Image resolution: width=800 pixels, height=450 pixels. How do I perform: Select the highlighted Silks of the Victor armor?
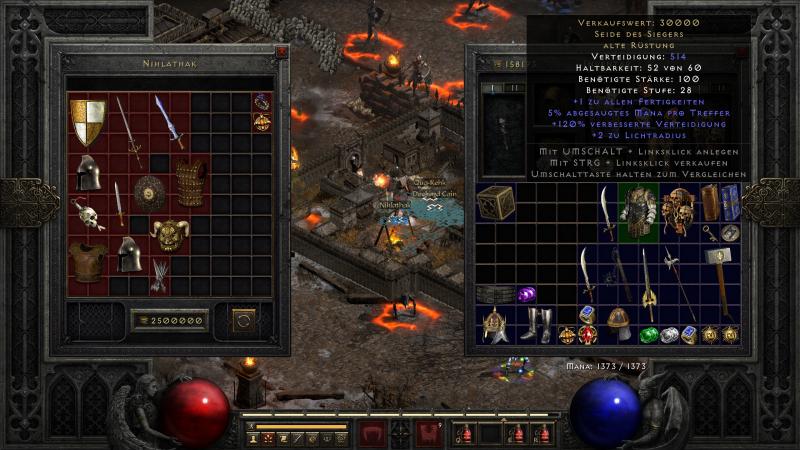(638, 209)
